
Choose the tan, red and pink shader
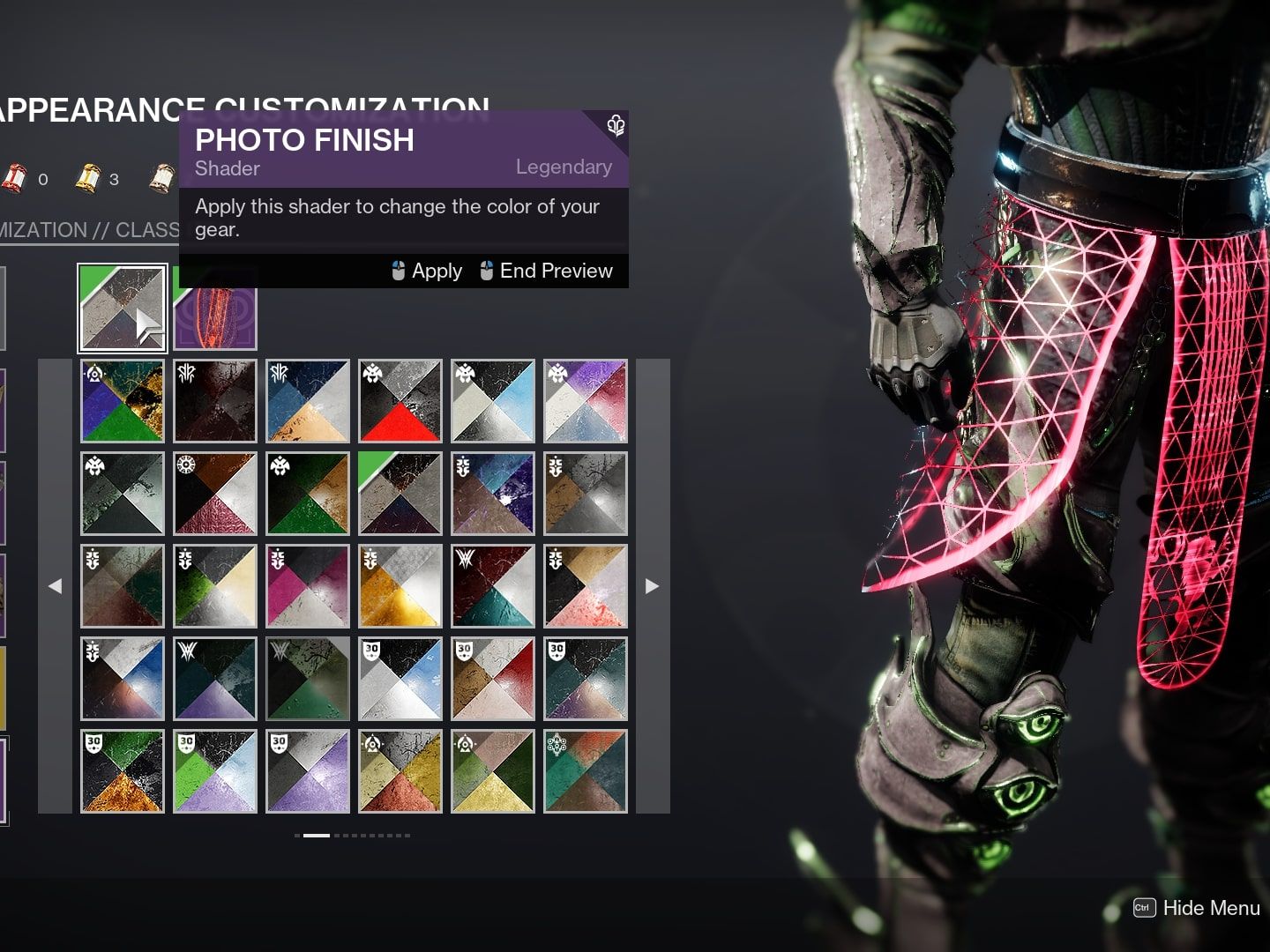click(493, 679)
